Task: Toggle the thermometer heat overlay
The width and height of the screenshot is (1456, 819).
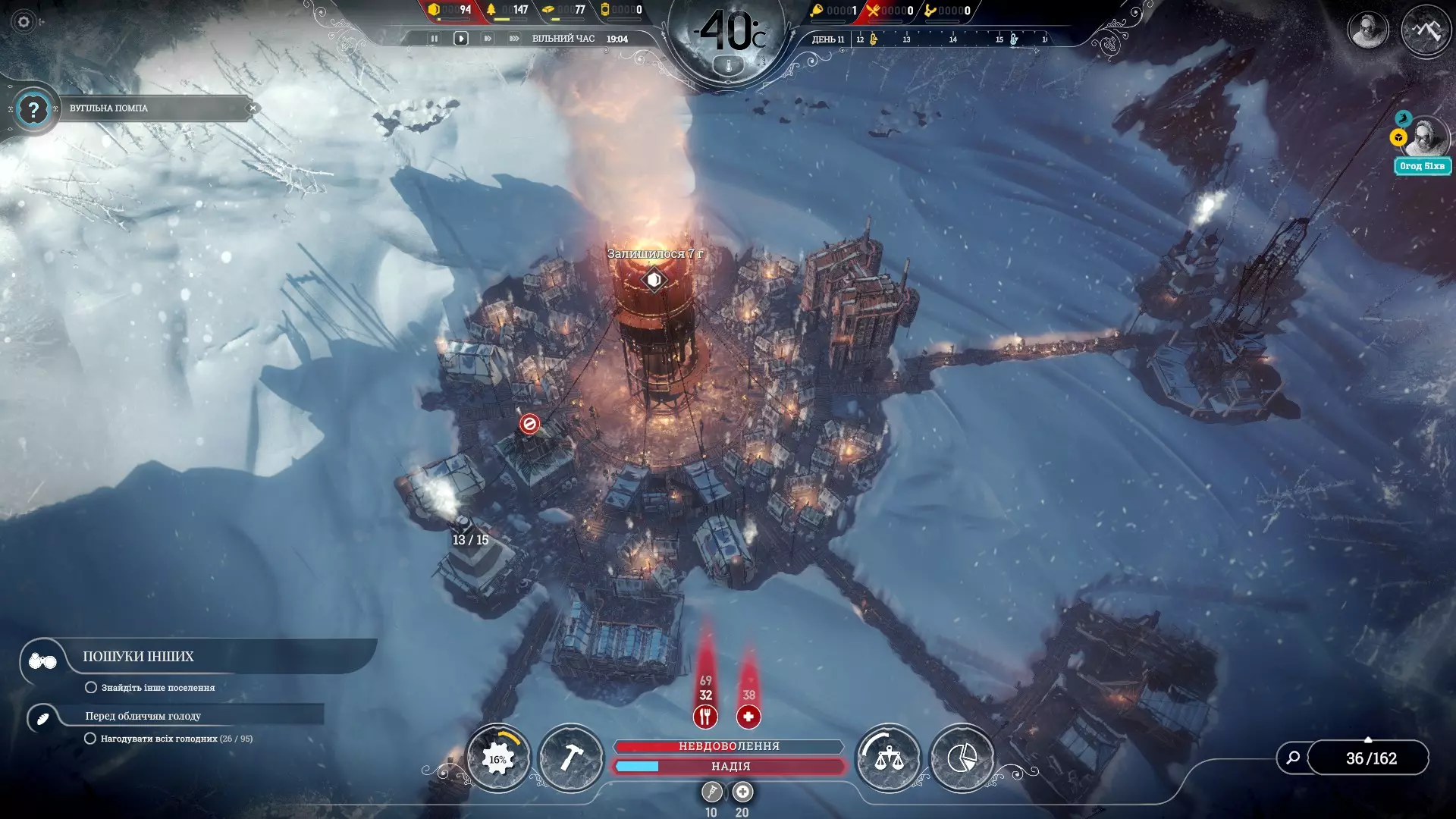Action: (729, 67)
